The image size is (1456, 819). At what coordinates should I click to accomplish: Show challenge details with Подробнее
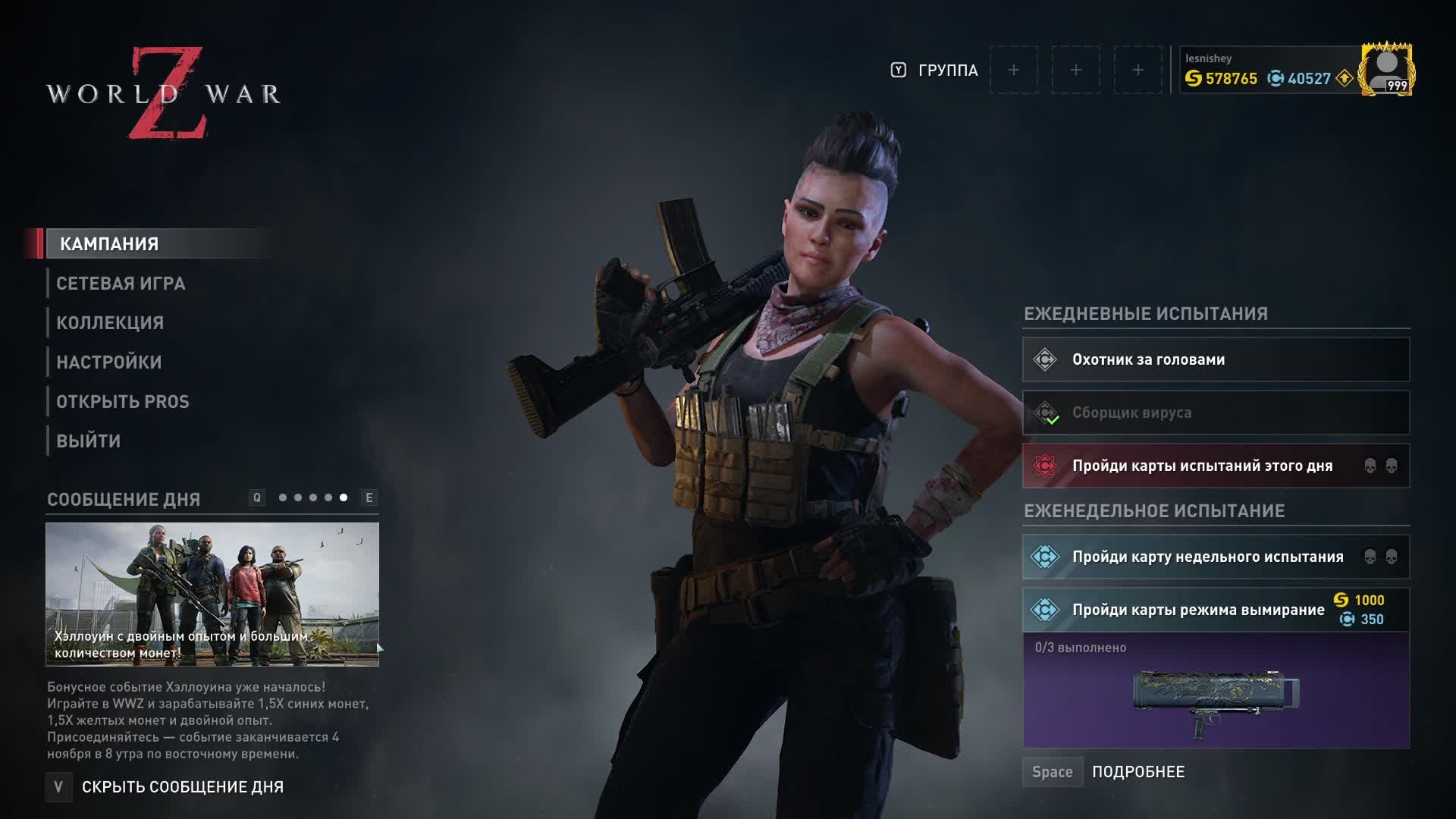(x=1137, y=772)
